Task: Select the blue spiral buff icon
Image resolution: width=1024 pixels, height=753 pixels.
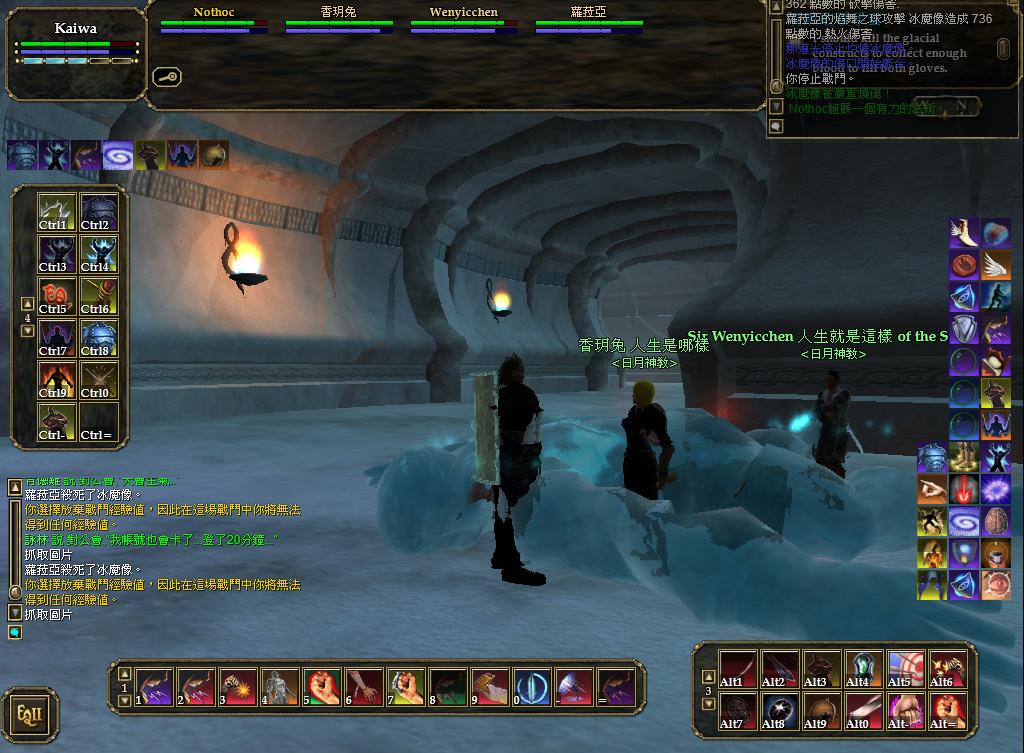Action: click(118, 155)
